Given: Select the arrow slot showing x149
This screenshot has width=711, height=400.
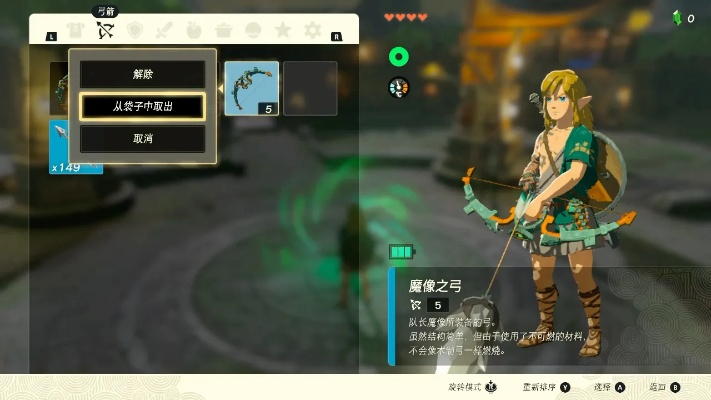Looking at the screenshot, I should pos(76,147).
